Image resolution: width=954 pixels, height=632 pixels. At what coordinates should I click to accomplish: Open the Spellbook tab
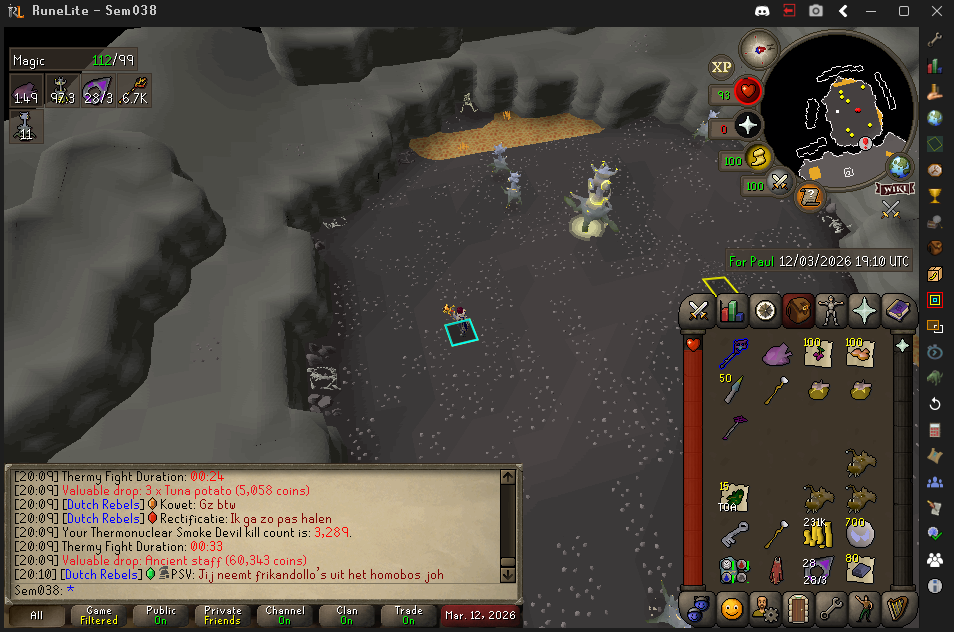tap(896, 311)
